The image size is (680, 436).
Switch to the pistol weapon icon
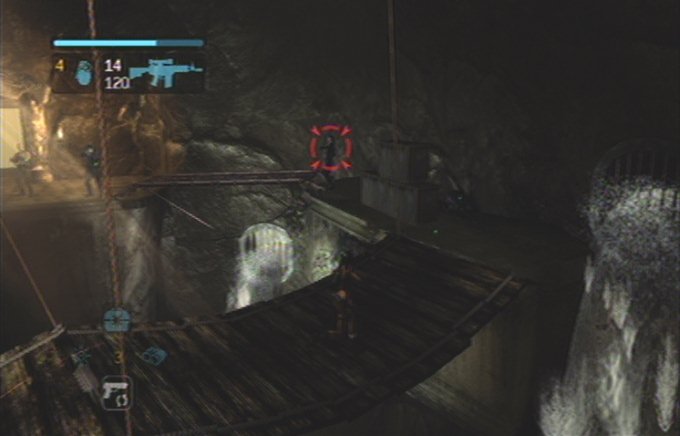pos(116,388)
